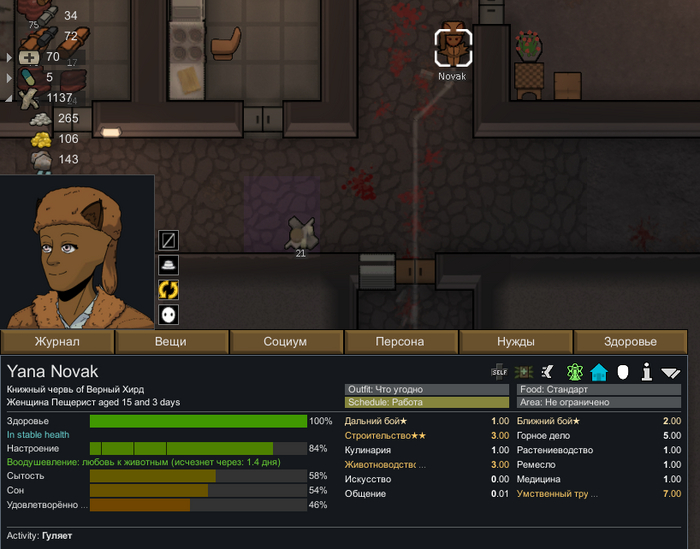
Task: Change the Schedule: Работа setting
Action: click(426, 402)
